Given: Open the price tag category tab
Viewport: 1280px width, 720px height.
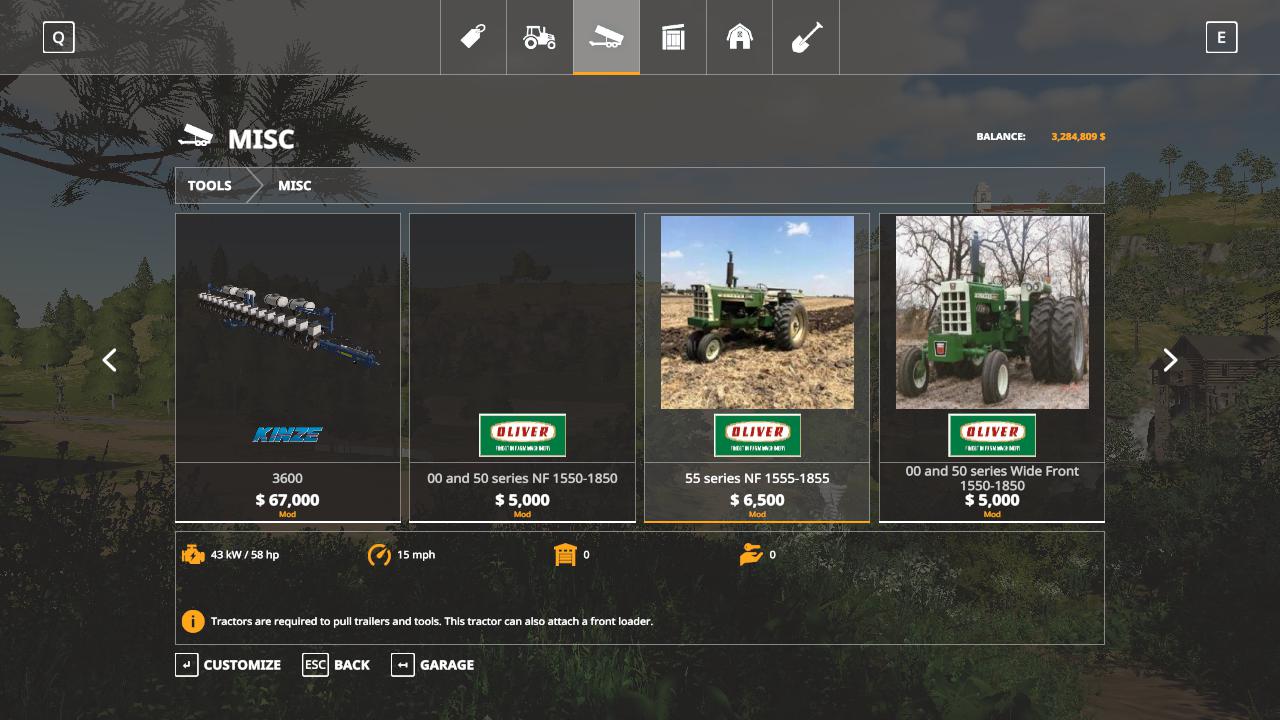Looking at the screenshot, I should pos(473,37).
